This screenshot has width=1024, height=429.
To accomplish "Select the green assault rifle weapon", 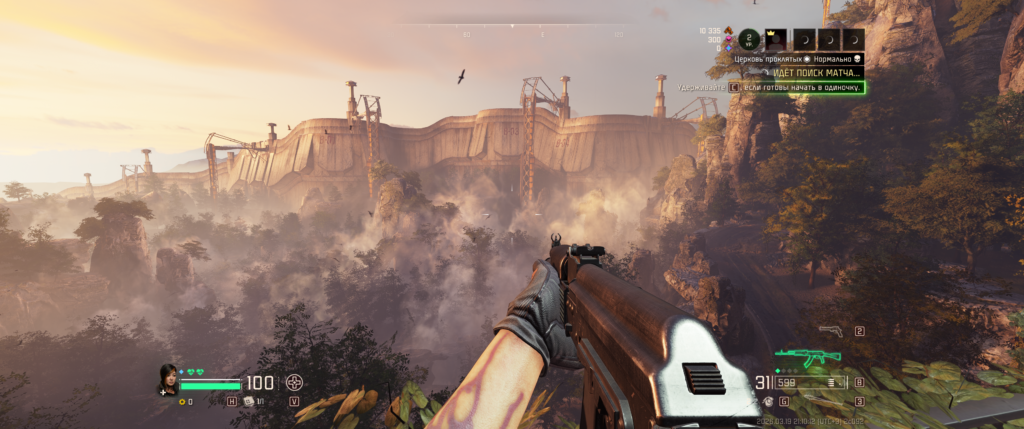I will pyautogui.click(x=809, y=357).
